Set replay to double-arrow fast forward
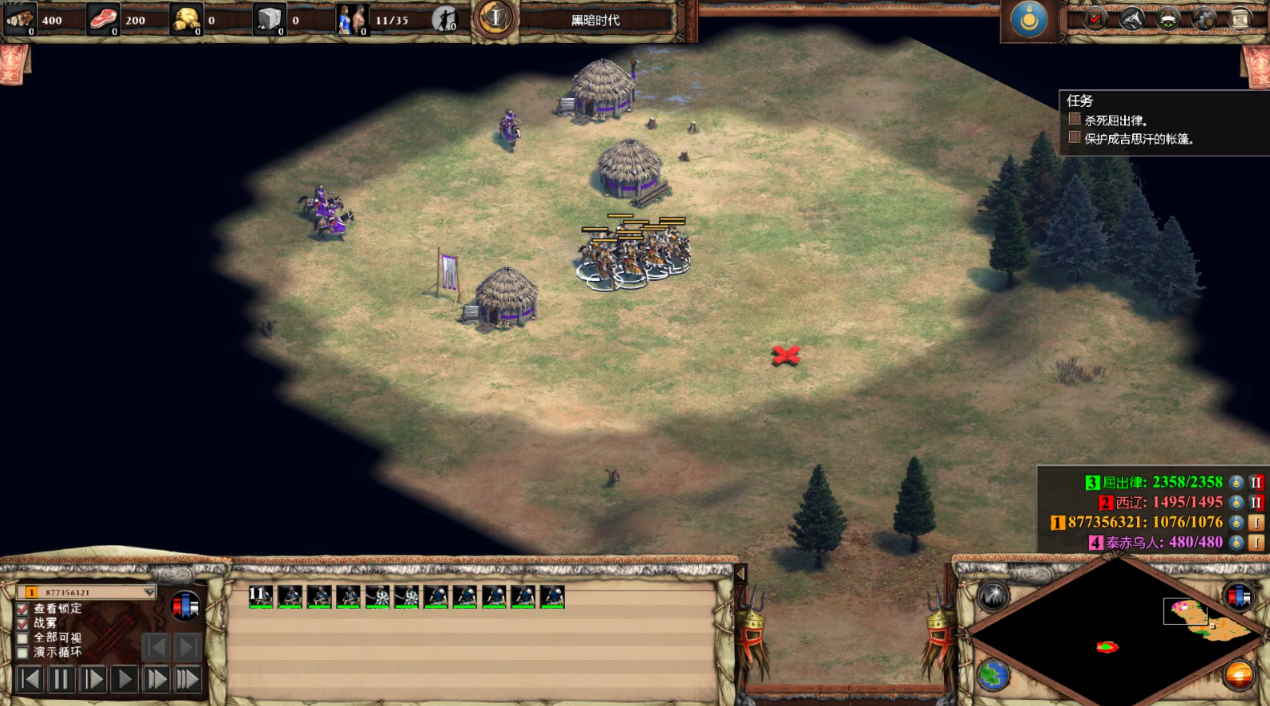Viewport: 1270px width, 706px height. (156, 680)
